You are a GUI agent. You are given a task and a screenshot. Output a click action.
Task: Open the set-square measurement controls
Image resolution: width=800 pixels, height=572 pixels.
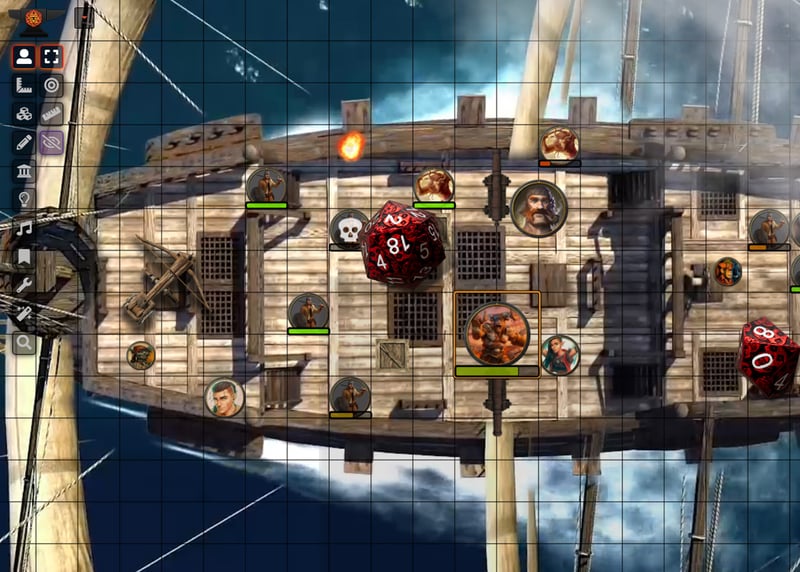coord(24,85)
